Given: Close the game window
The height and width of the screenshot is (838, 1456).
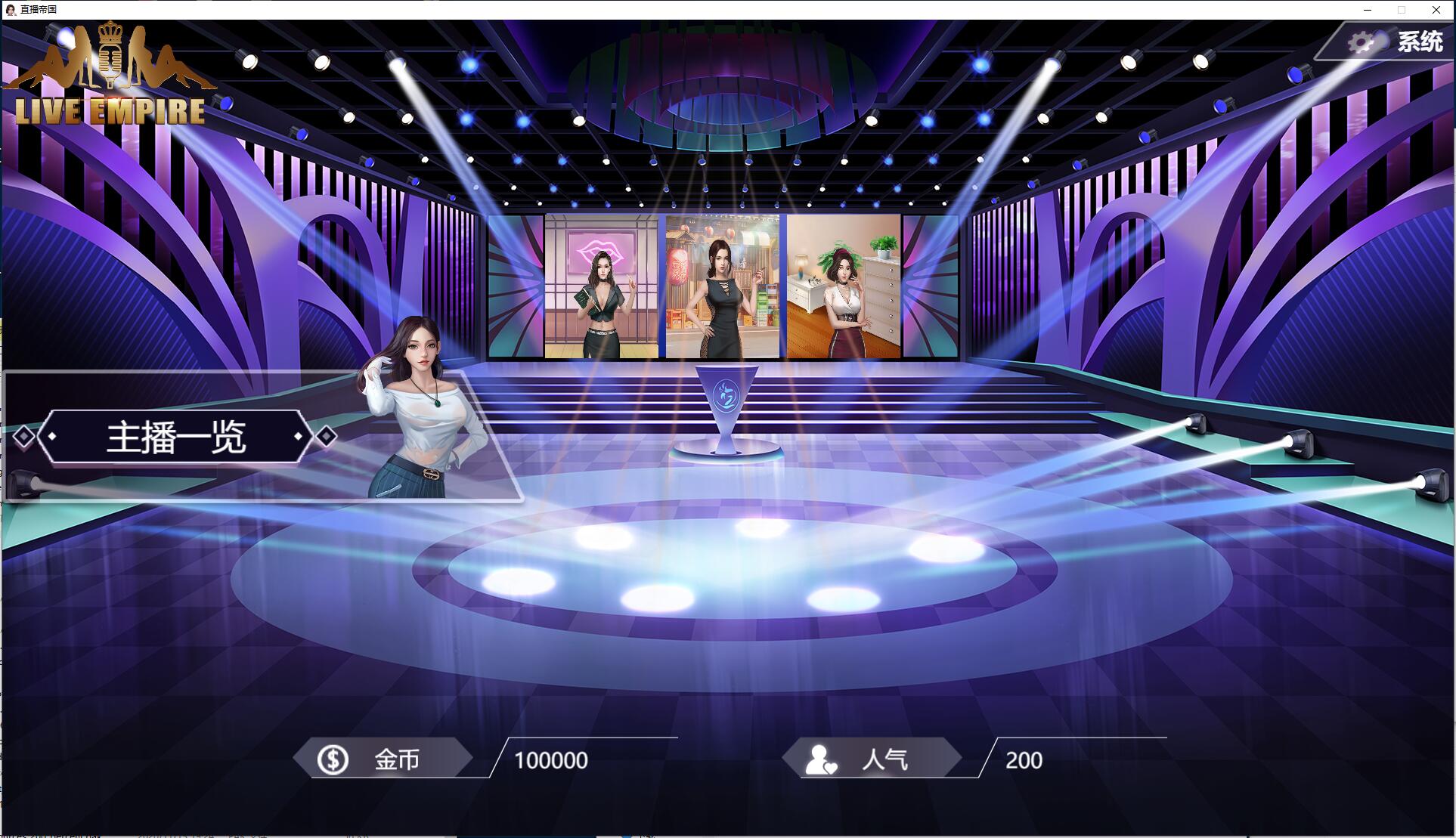Looking at the screenshot, I should click(x=1436, y=10).
